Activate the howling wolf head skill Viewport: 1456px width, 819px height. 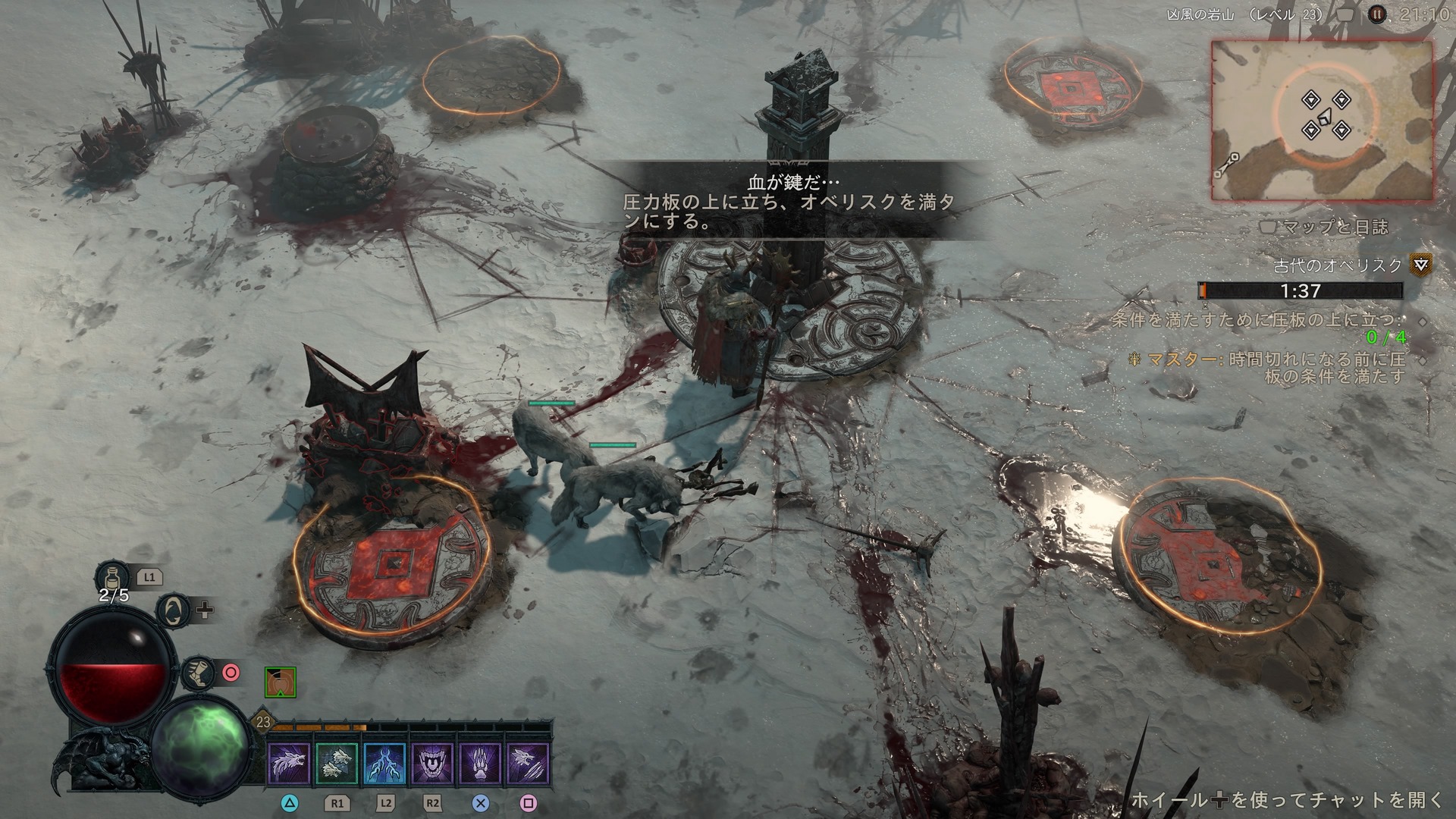289,763
